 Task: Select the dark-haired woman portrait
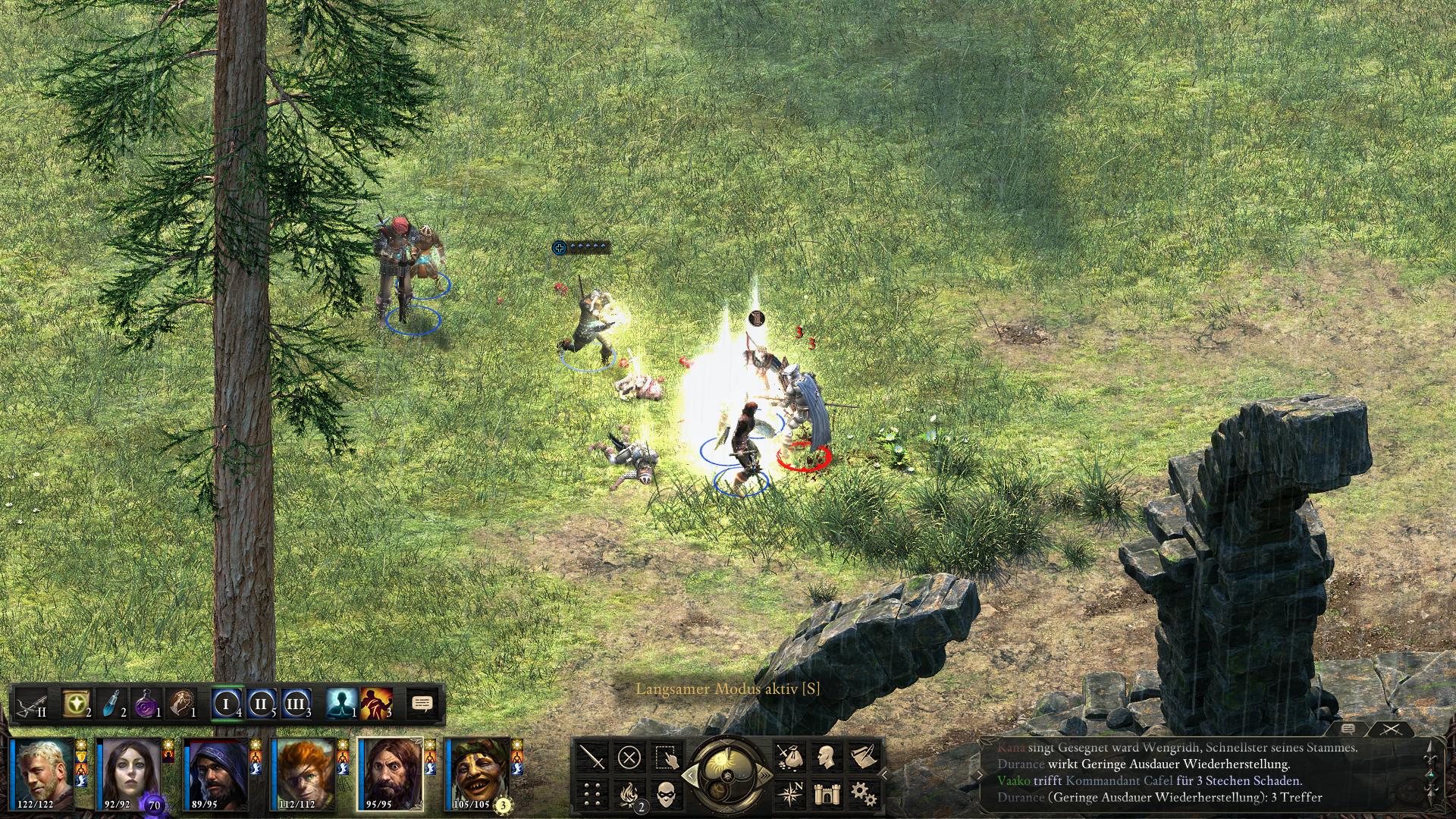128,772
